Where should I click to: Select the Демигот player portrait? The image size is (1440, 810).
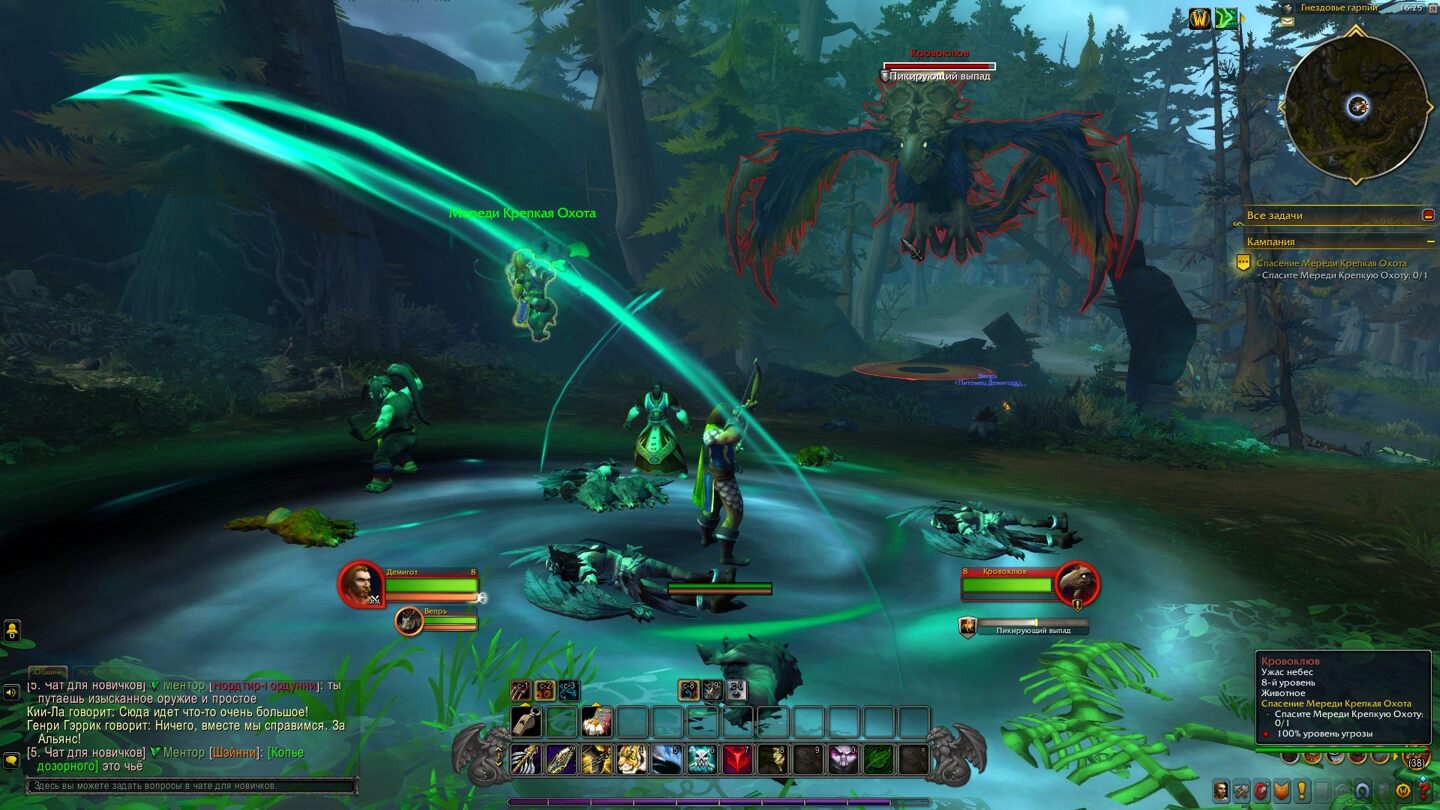point(360,584)
